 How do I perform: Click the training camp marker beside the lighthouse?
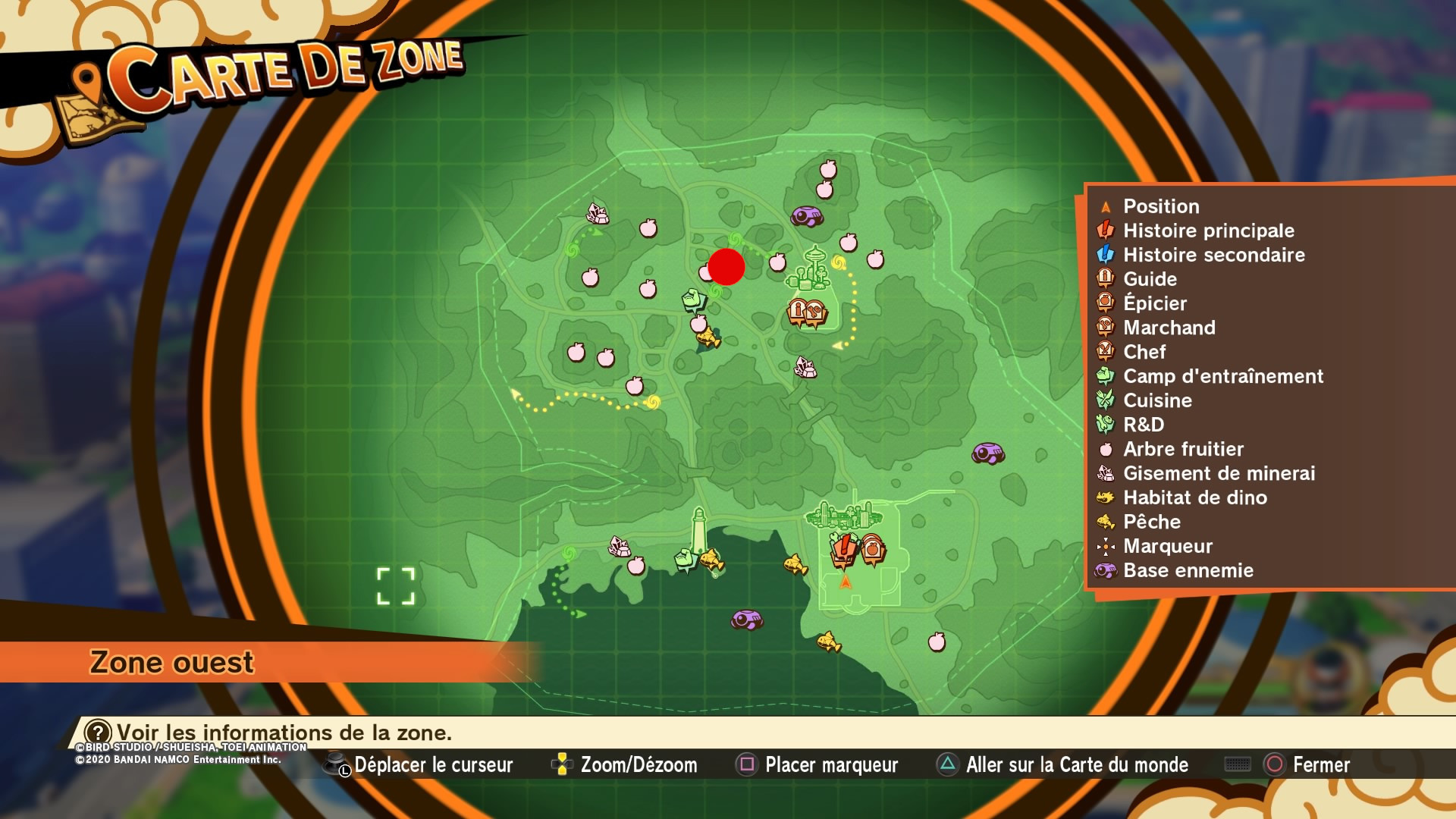(686, 560)
